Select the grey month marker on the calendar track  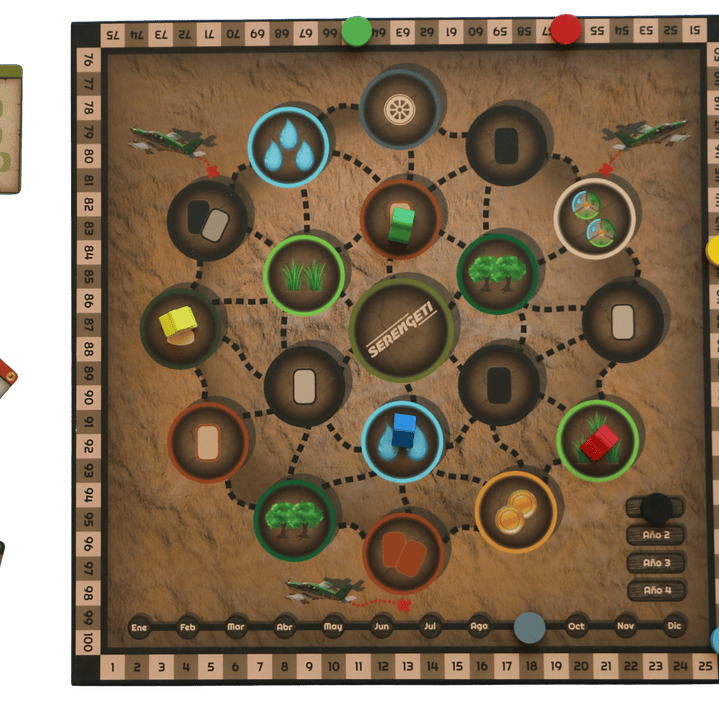pos(529,628)
